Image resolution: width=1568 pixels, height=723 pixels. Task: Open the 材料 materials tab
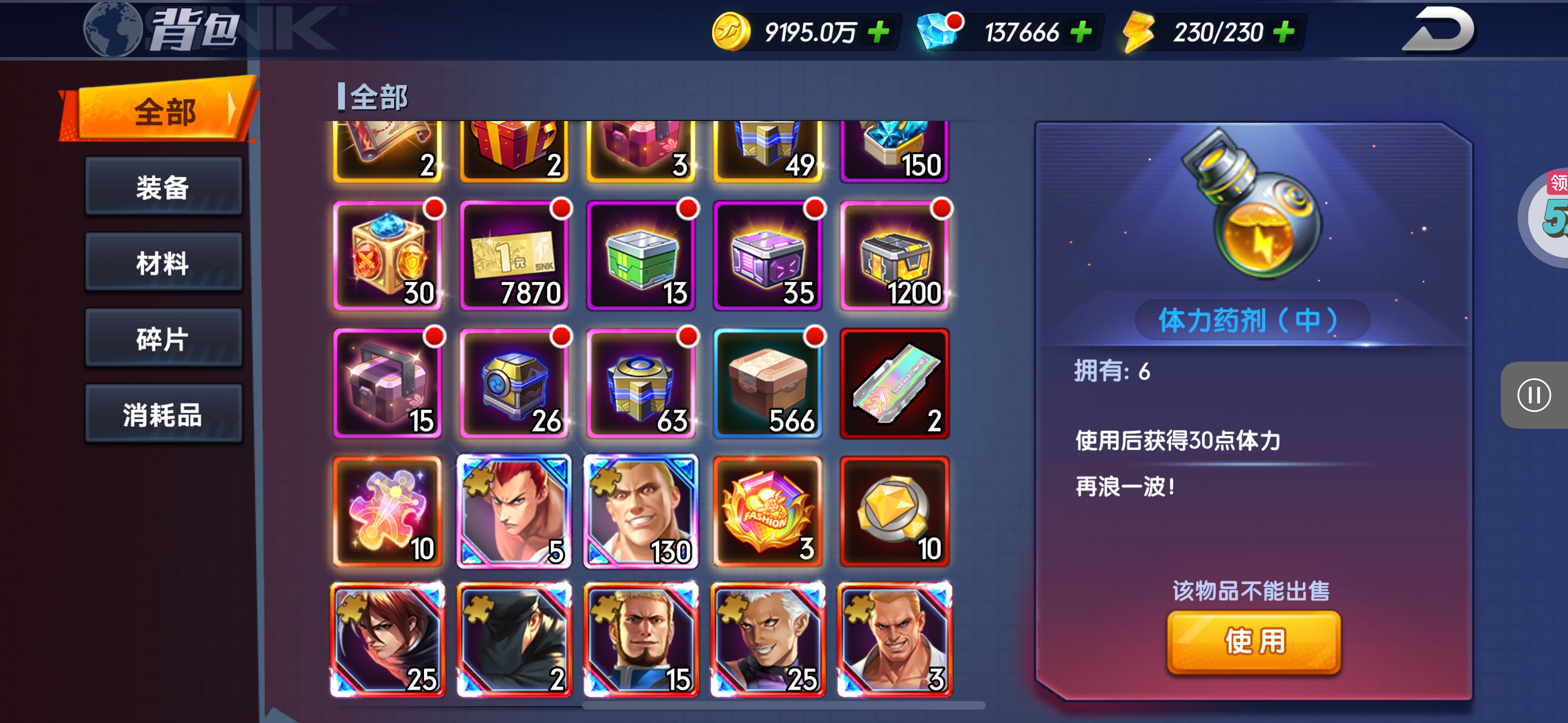[x=163, y=263]
